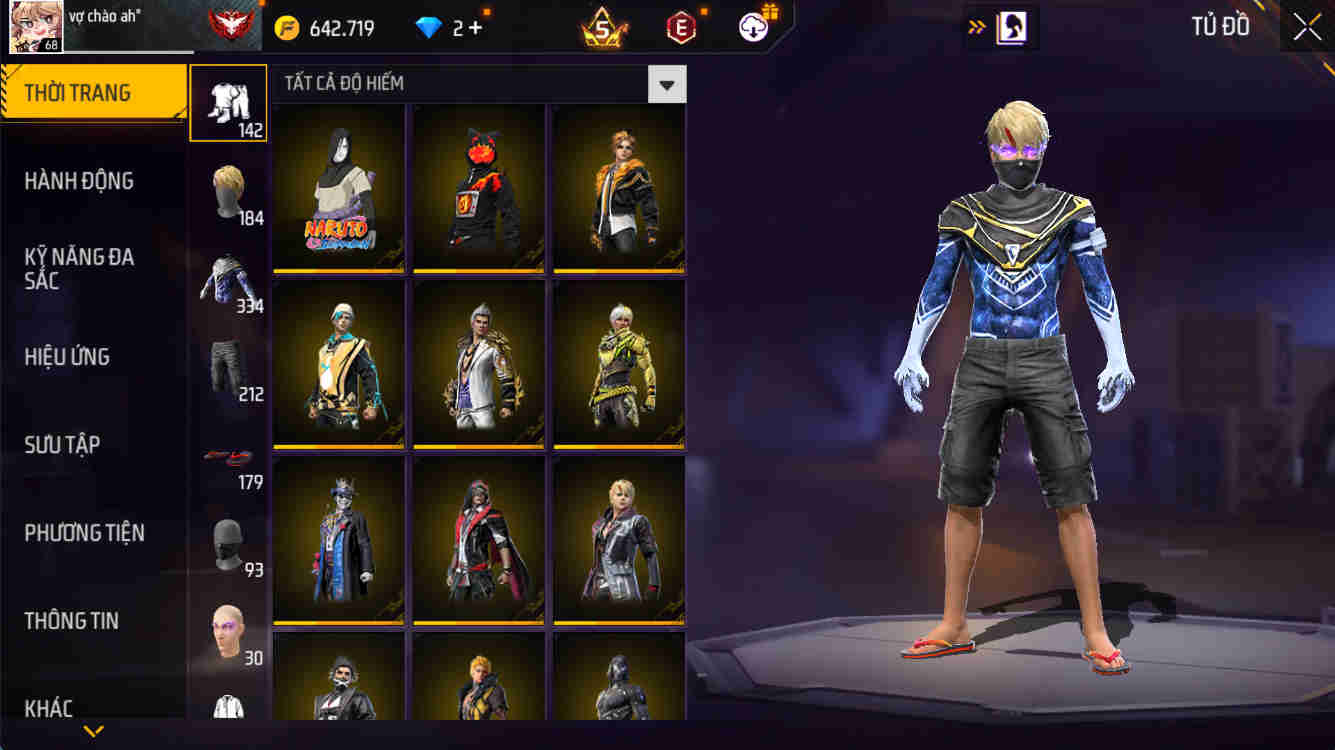Open the wardrobe snapshot camera icon
This screenshot has height=750, width=1335.
pos(1004,27)
